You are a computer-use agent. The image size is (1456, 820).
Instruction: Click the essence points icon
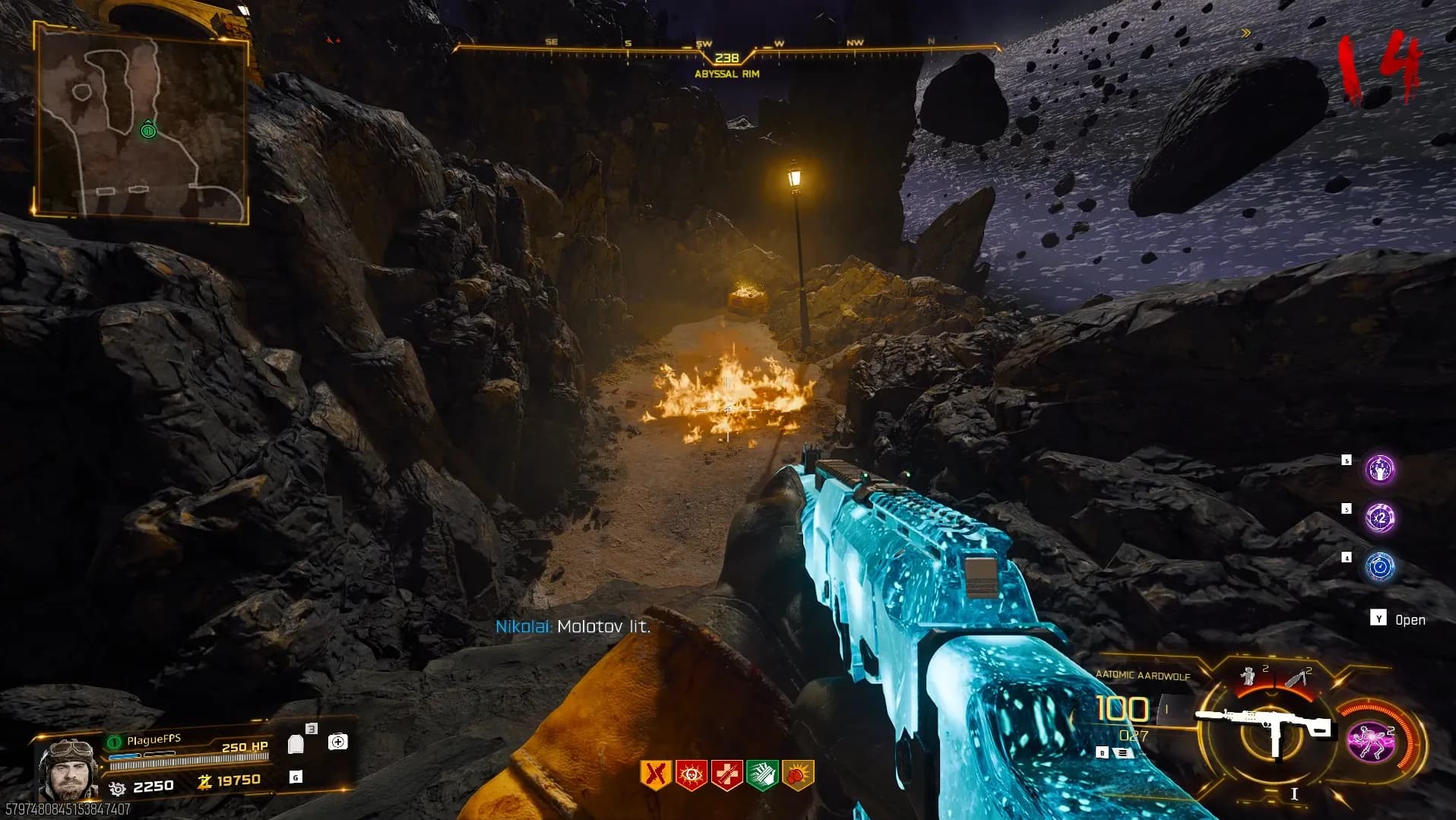pos(204,781)
